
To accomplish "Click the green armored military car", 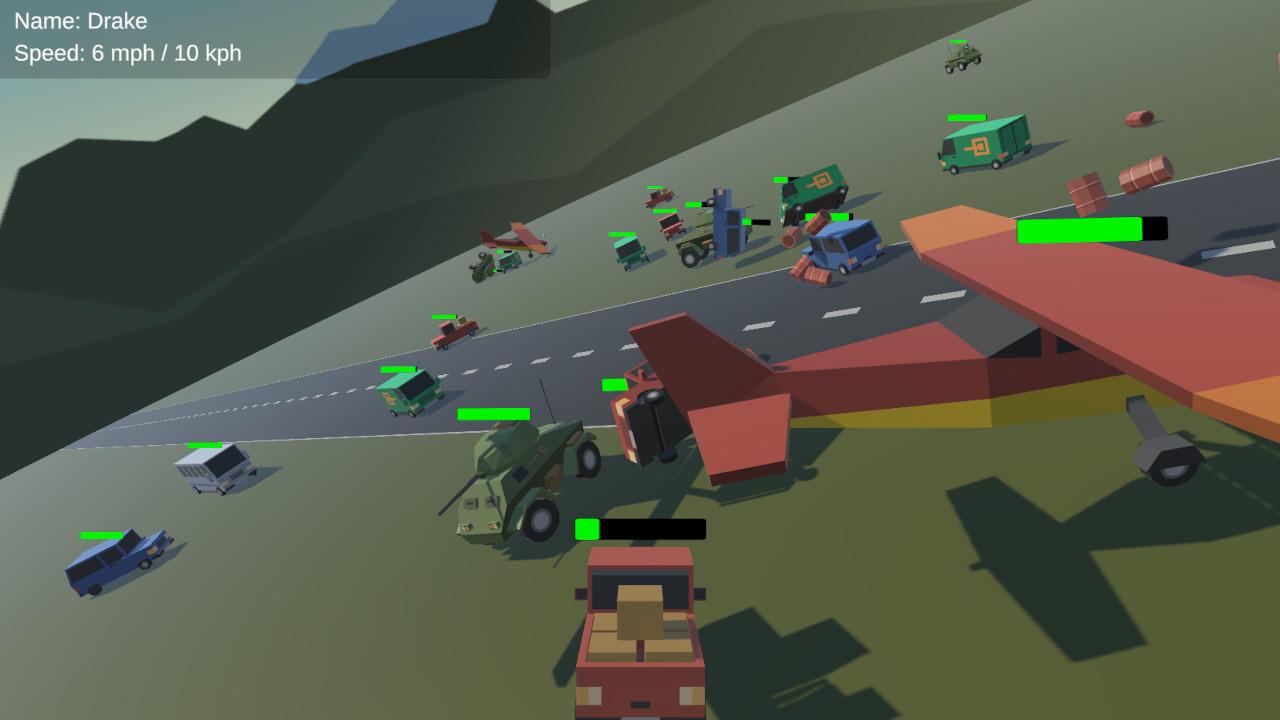I will pyautogui.click(x=520, y=480).
